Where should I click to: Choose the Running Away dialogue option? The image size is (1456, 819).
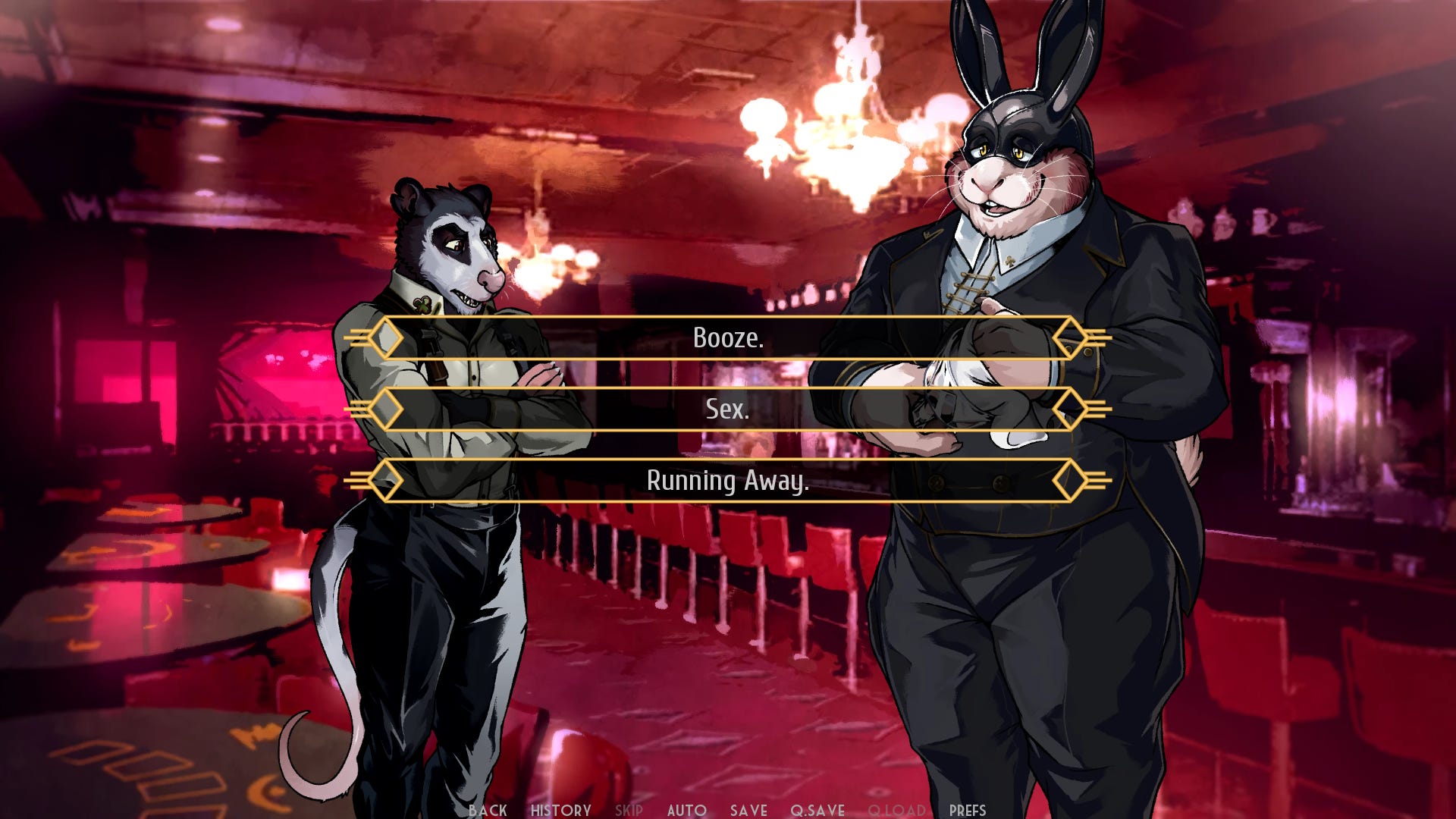pyautogui.click(x=728, y=480)
